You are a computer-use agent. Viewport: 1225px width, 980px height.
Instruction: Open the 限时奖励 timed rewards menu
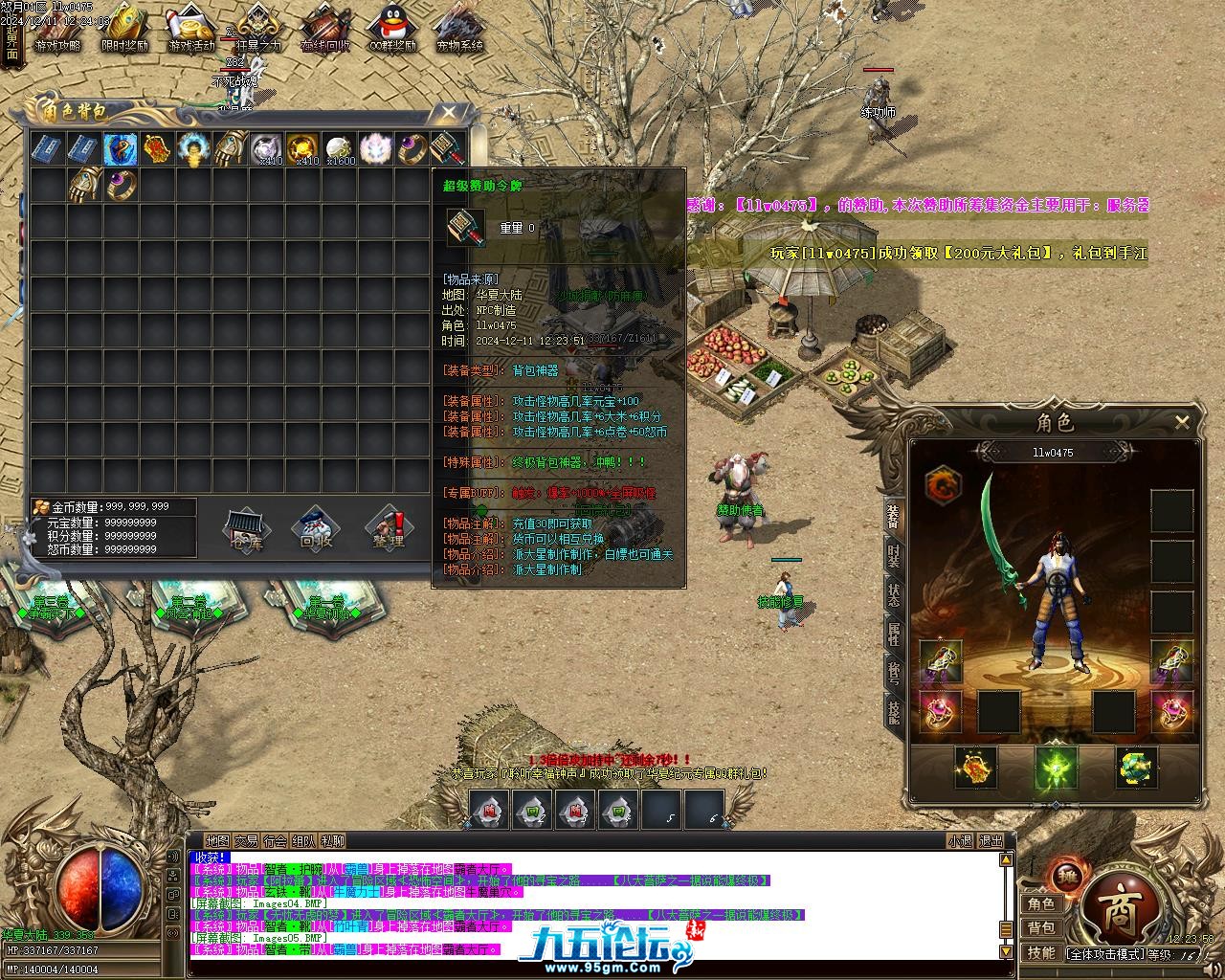124,30
